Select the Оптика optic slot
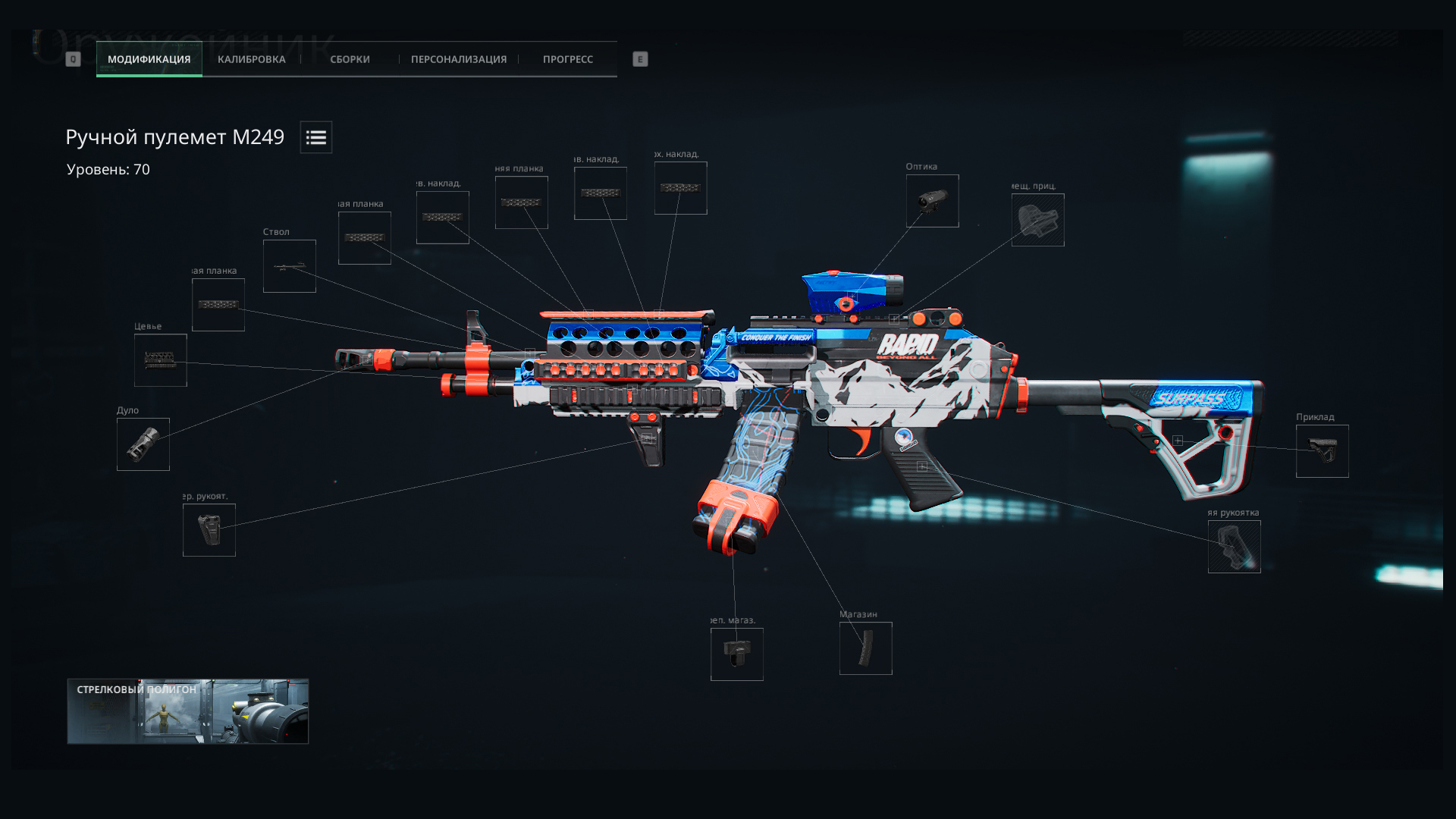 (x=932, y=201)
